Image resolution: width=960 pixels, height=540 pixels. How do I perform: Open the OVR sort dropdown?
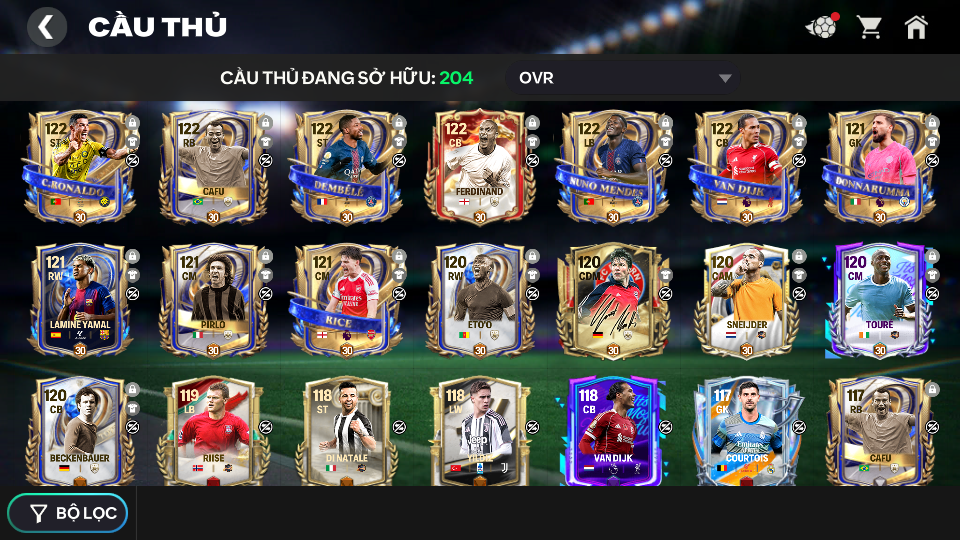point(625,78)
